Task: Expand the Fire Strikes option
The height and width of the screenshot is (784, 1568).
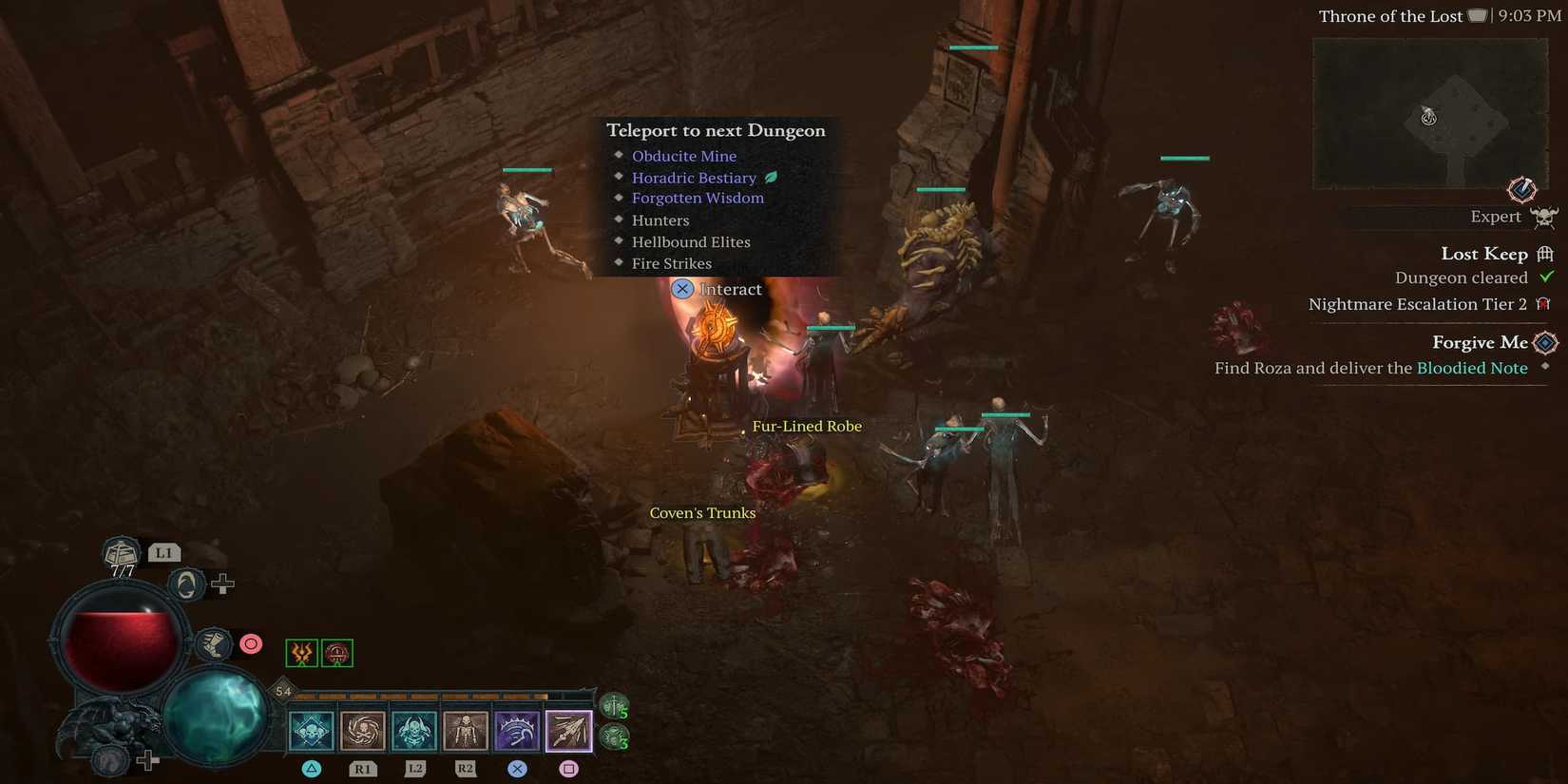Action: click(x=672, y=263)
